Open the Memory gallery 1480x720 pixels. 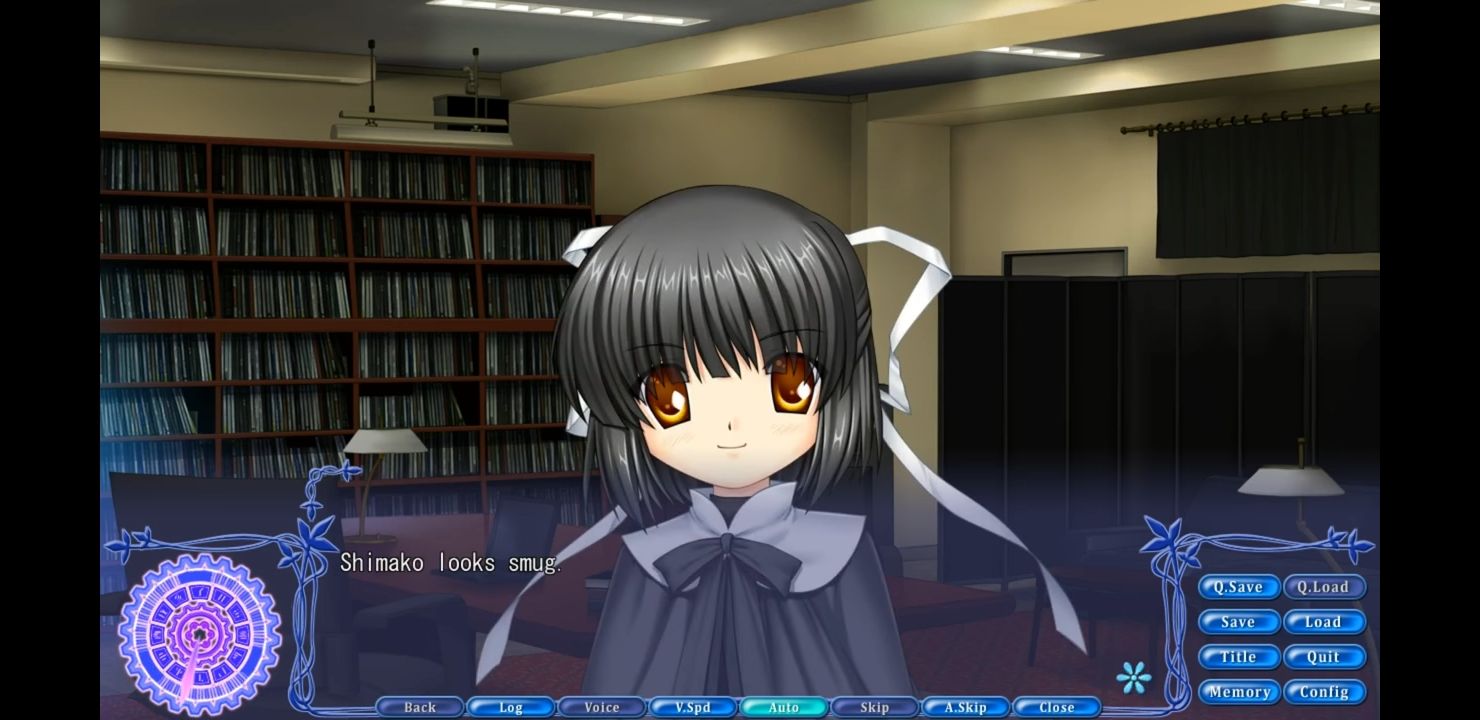tap(1239, 692)
